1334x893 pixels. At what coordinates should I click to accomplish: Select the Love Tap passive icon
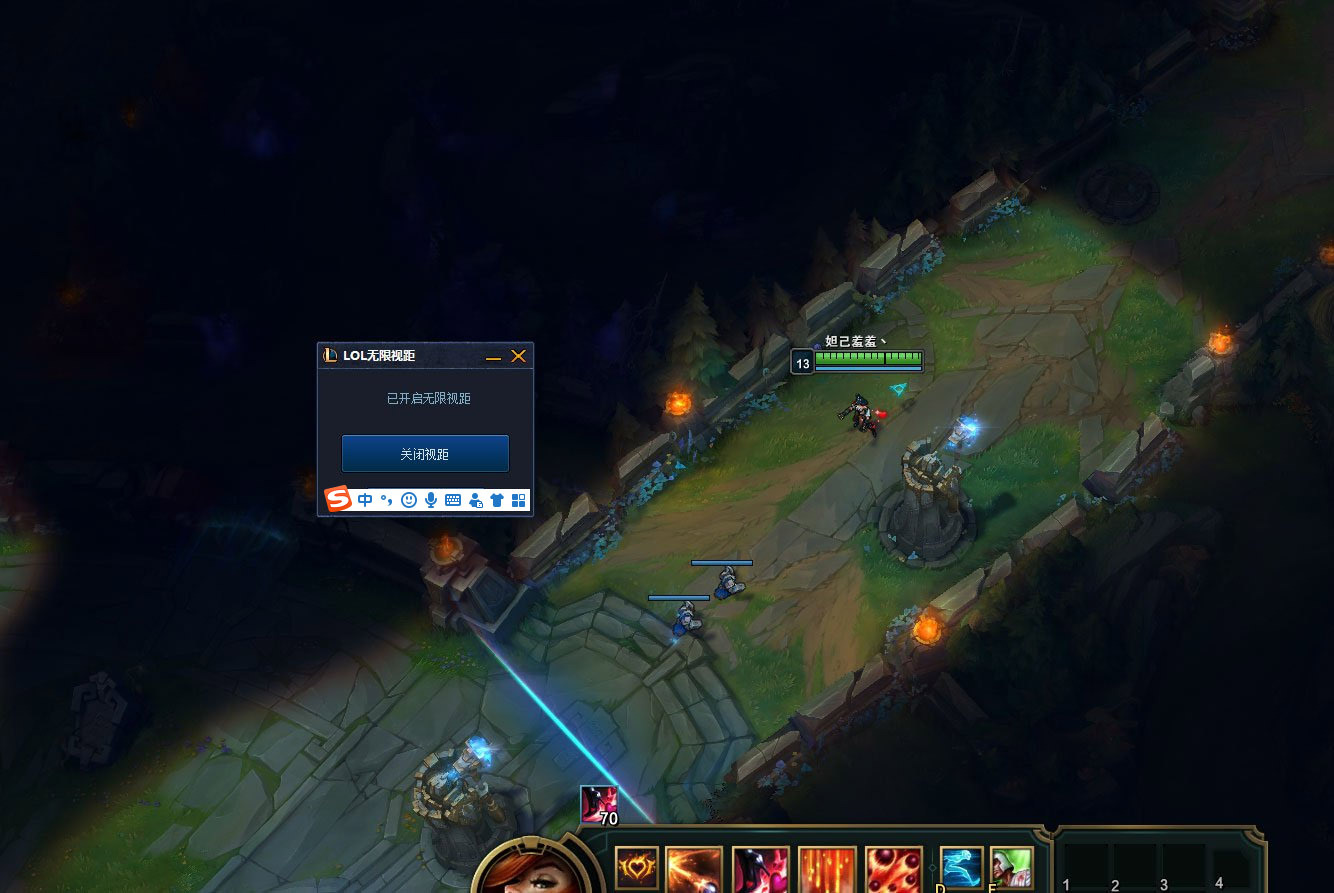pyautogui.click(x=636, y=868)
